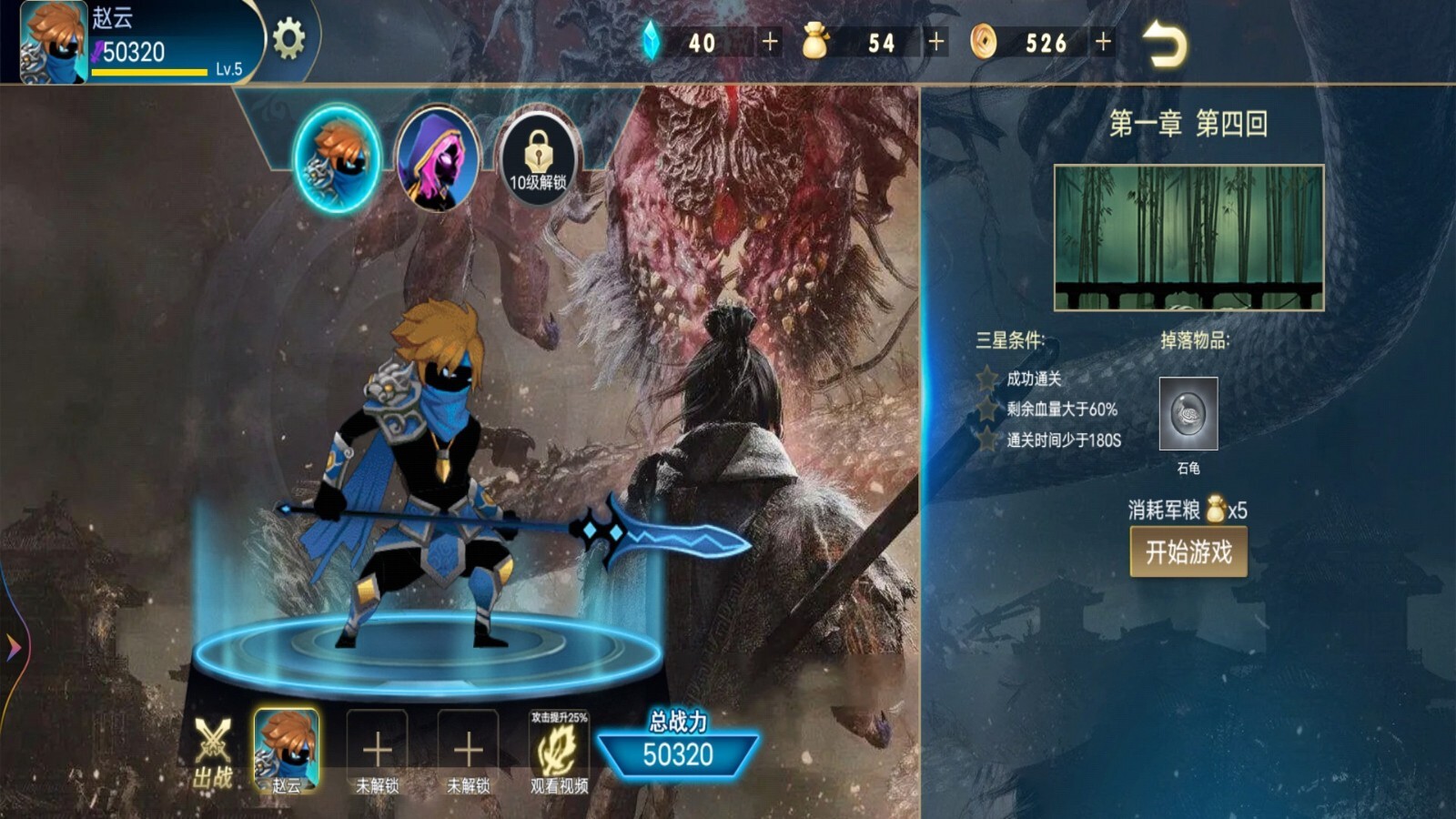Add more army rations
Screen dimensions: 1456x819
(x=935, y=42)
